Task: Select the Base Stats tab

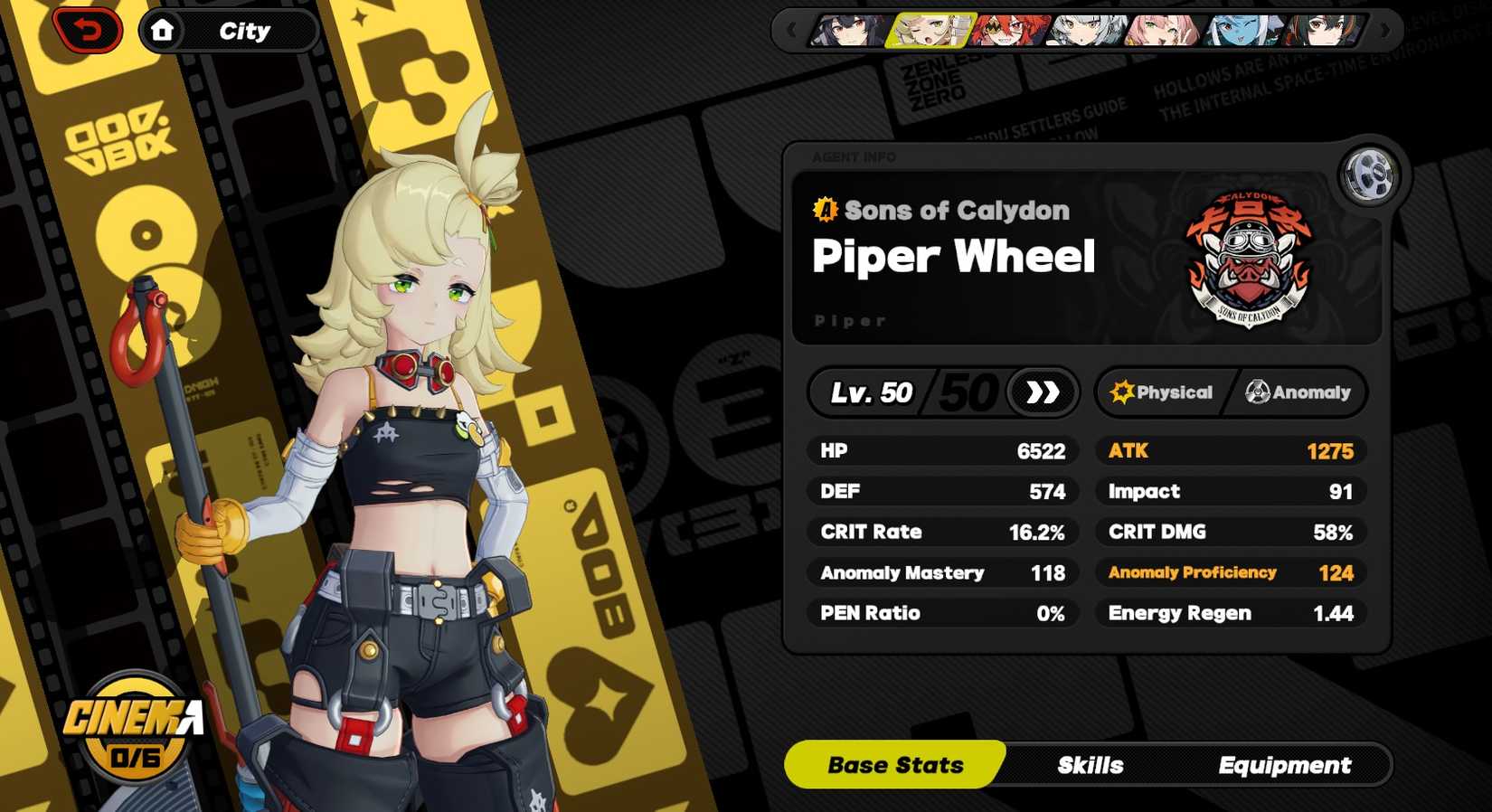Action: point(895,765)
